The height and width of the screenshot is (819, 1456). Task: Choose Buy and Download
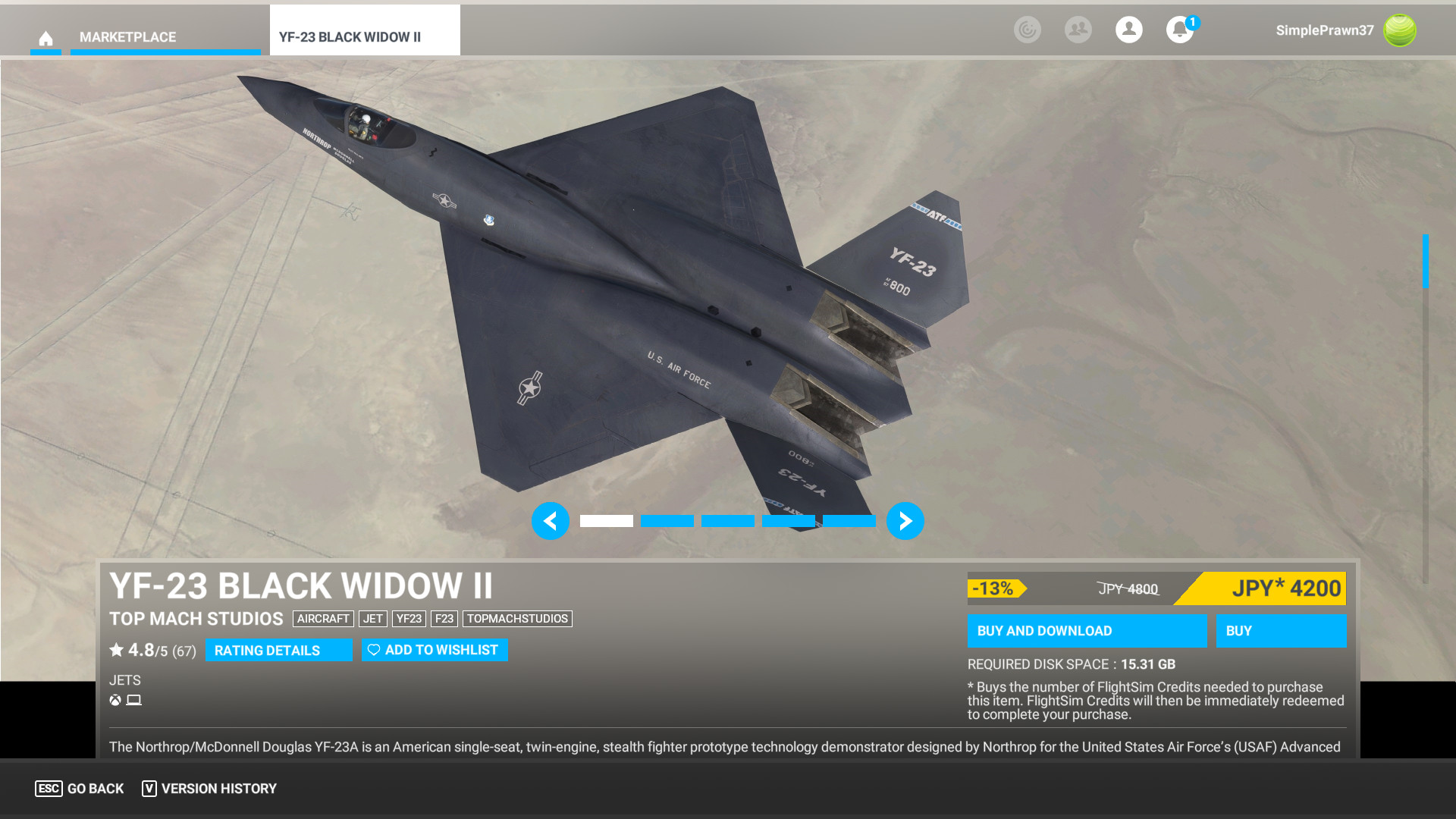click(1086, 631)
